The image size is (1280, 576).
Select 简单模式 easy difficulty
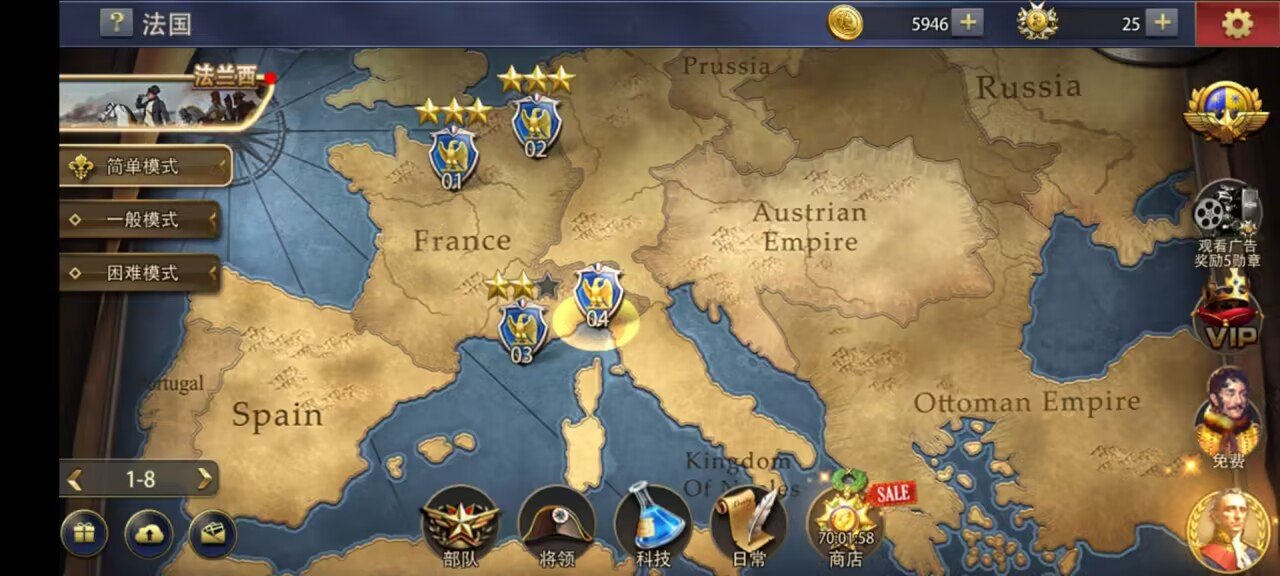point(144,167)
